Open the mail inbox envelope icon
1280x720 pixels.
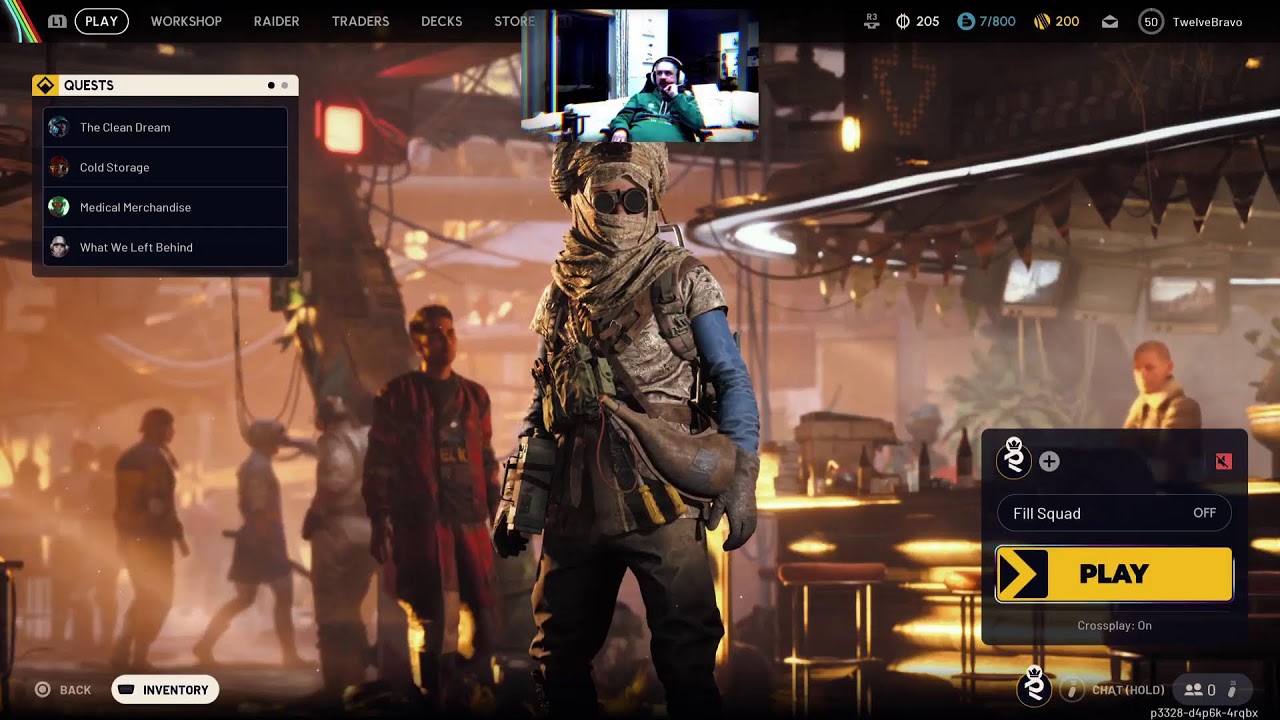click(1110, 22)
